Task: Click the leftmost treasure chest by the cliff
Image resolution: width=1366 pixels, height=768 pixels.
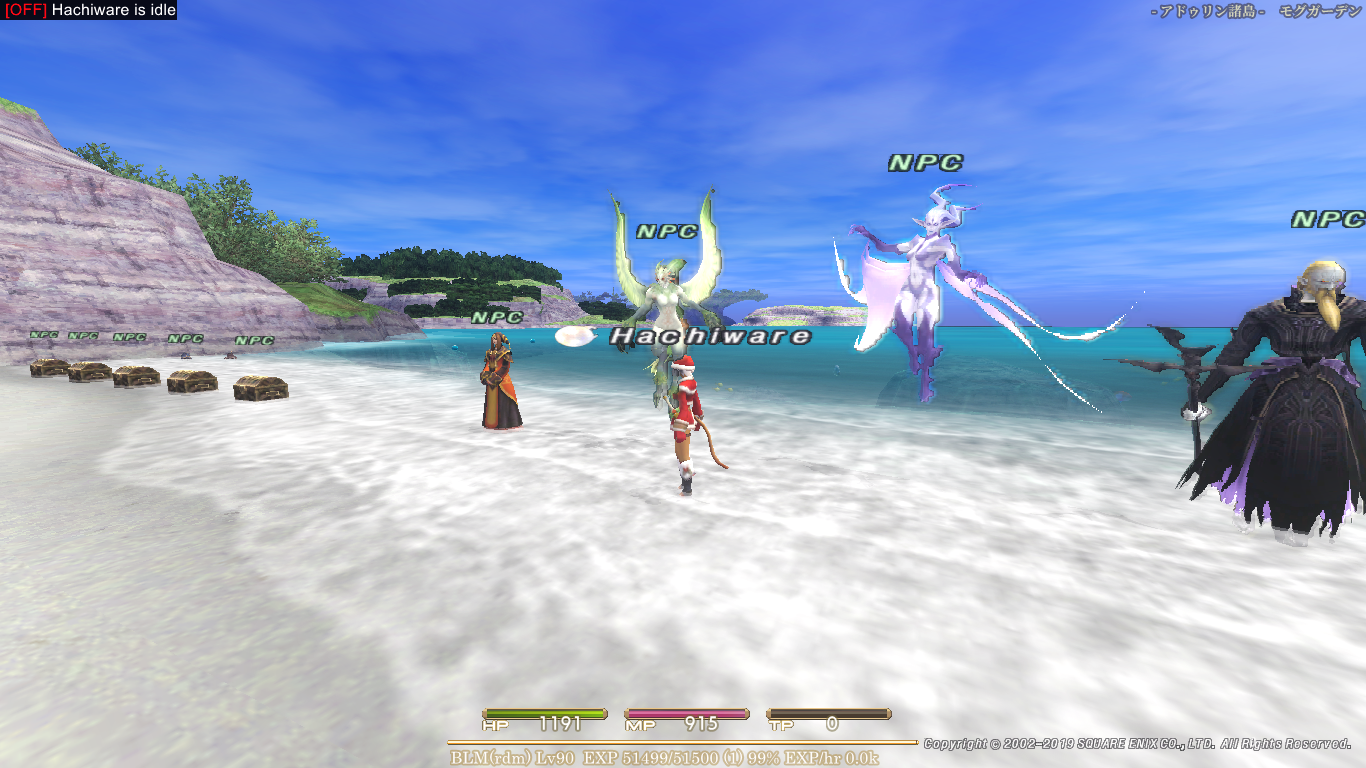Action: [48, 368]
